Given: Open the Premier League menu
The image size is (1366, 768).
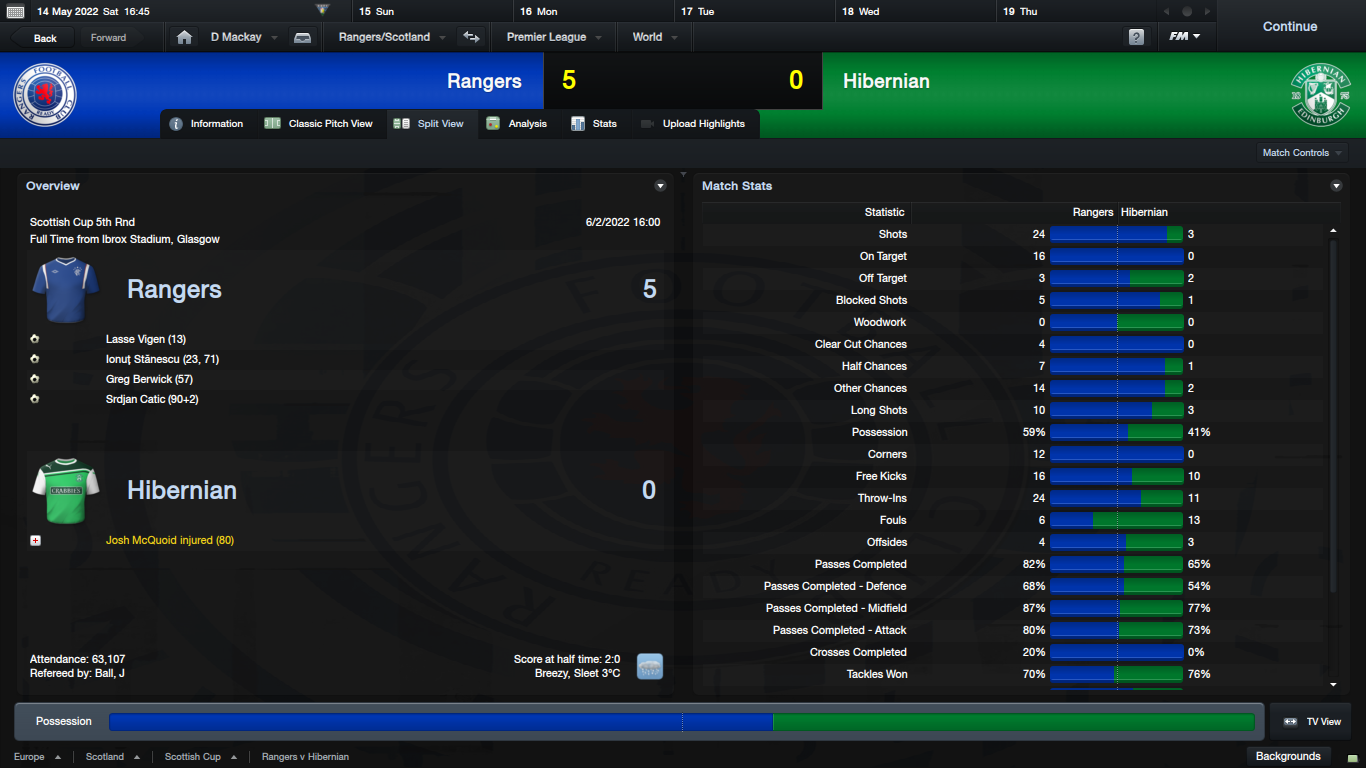Looking at the screenshot, I should [x=553, y=37].
